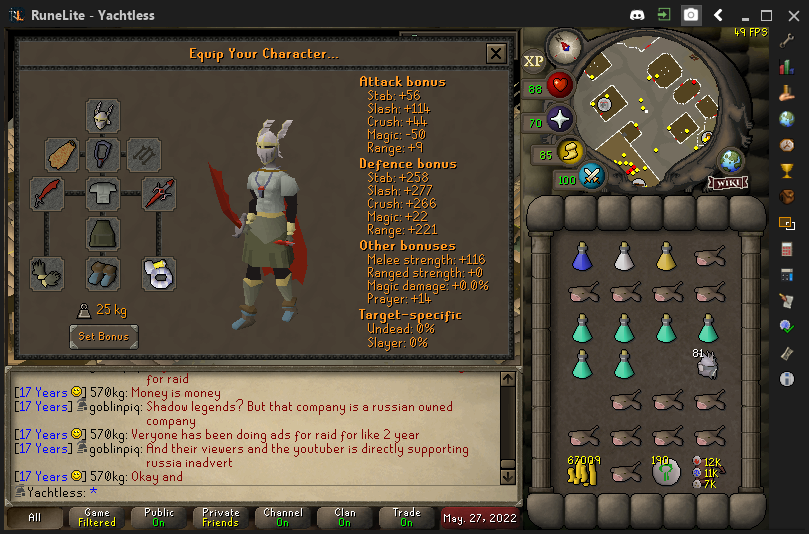Switch to the Trade chat tab
This screenshot has height=534, width=809.
[406, 517]
